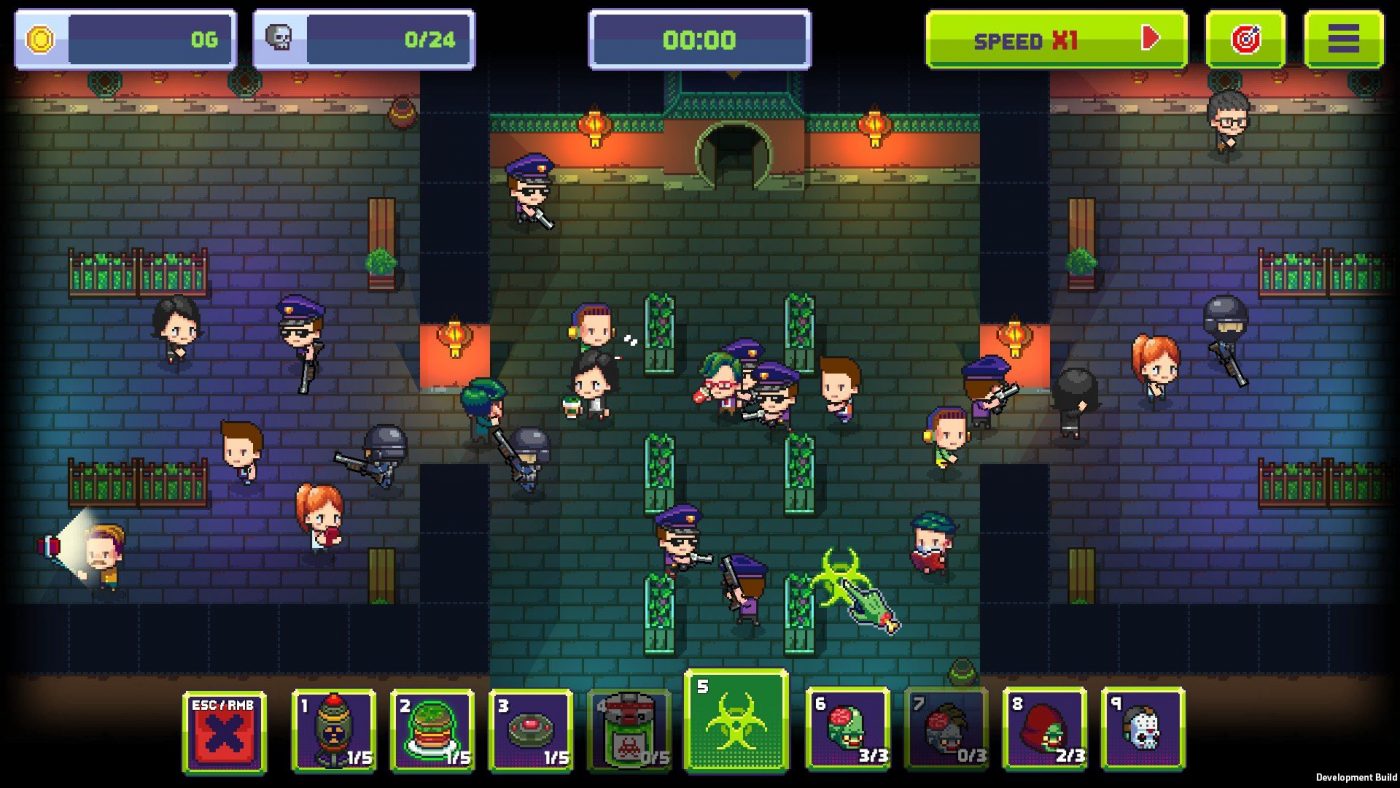
Task: Choose the helmeted zombie in slot 7
Action: 945,729
